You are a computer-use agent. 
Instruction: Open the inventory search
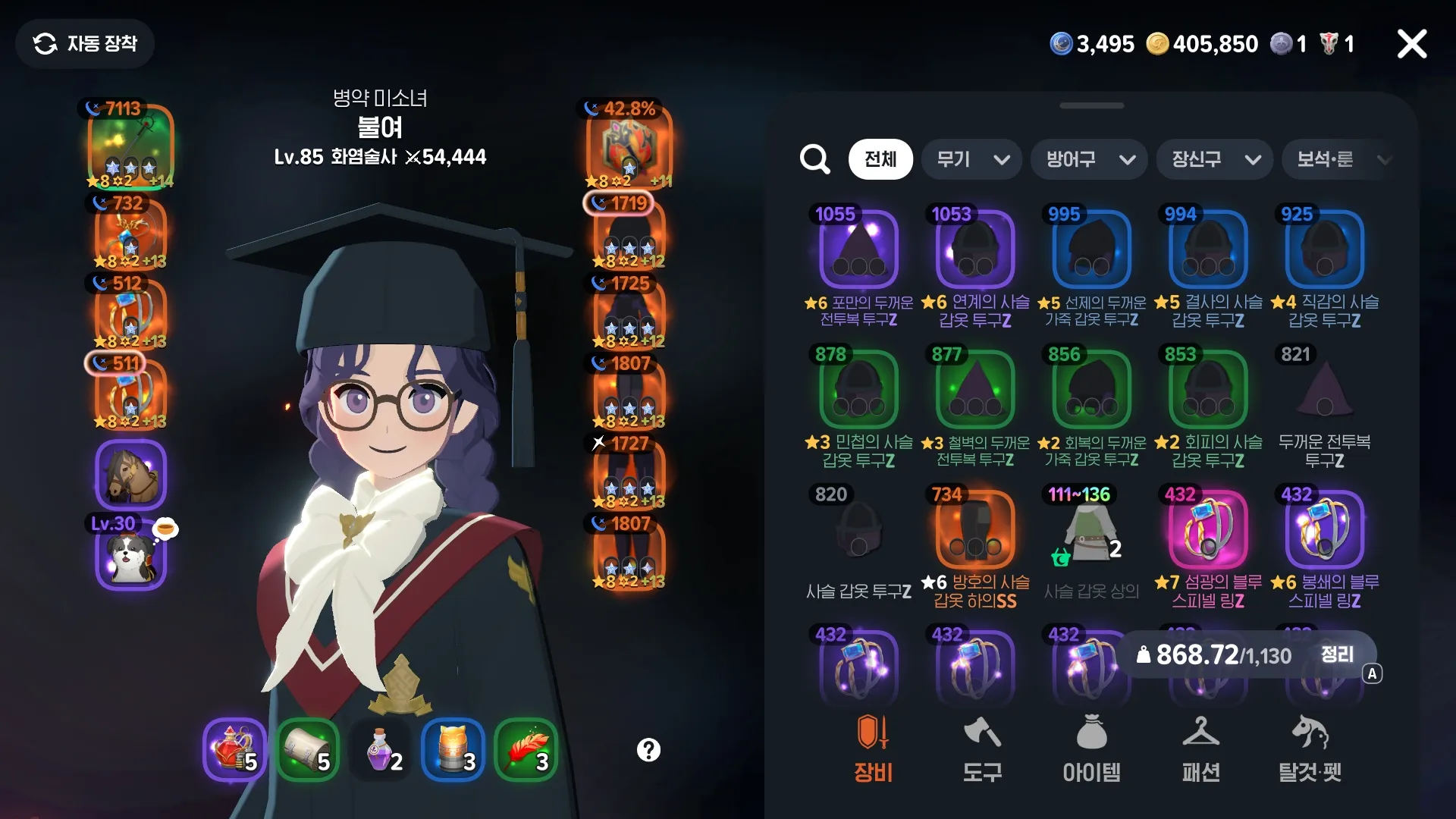(x=815, y=159)
